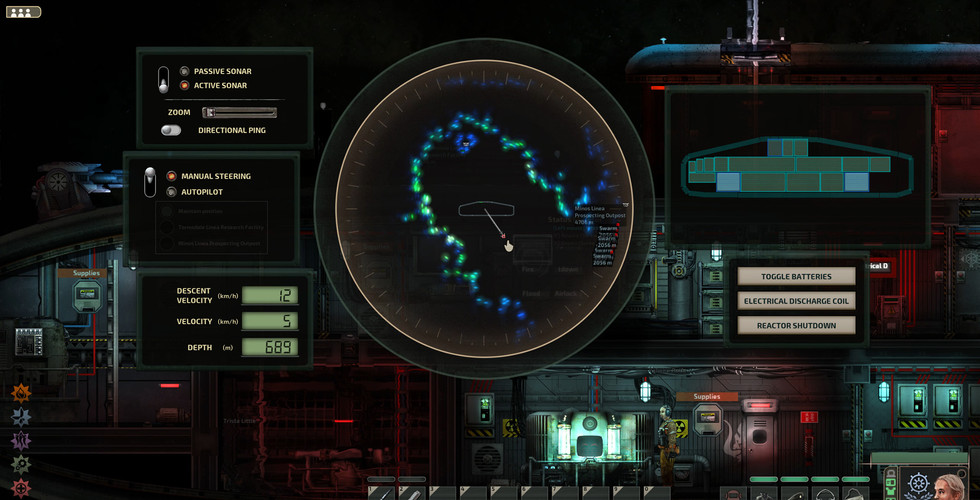Click the sonar zoom slider

click(x=240, y=113)
